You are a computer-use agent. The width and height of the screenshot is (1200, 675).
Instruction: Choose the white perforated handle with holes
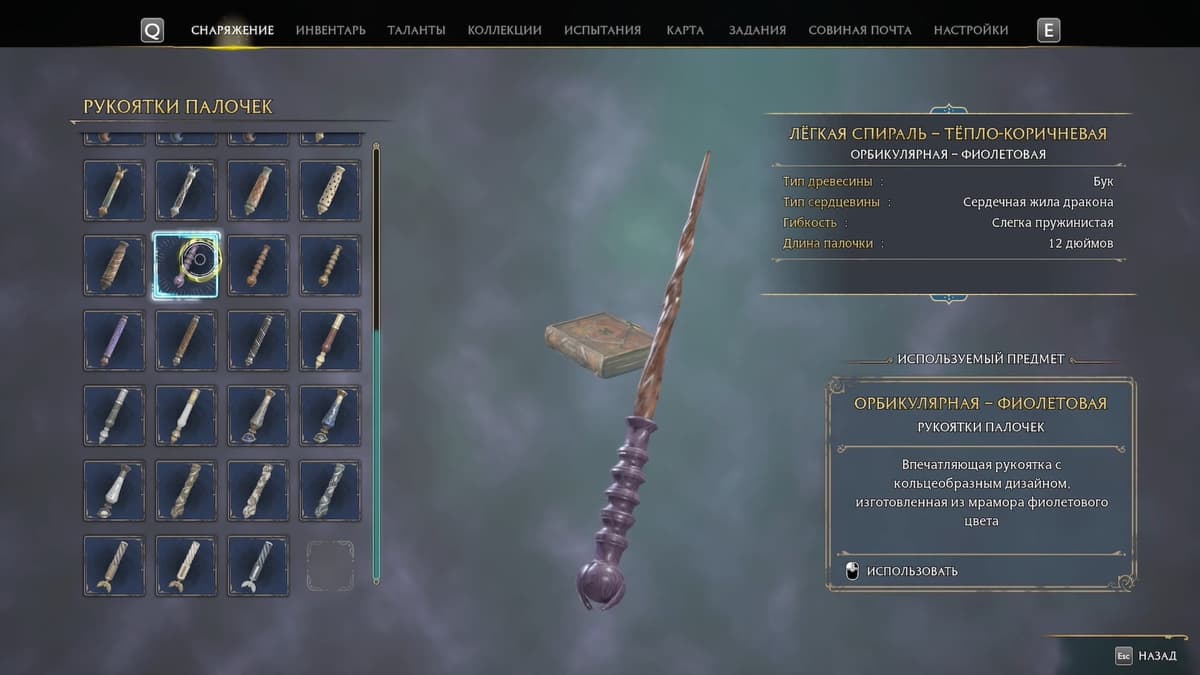[x=330, y=190]
